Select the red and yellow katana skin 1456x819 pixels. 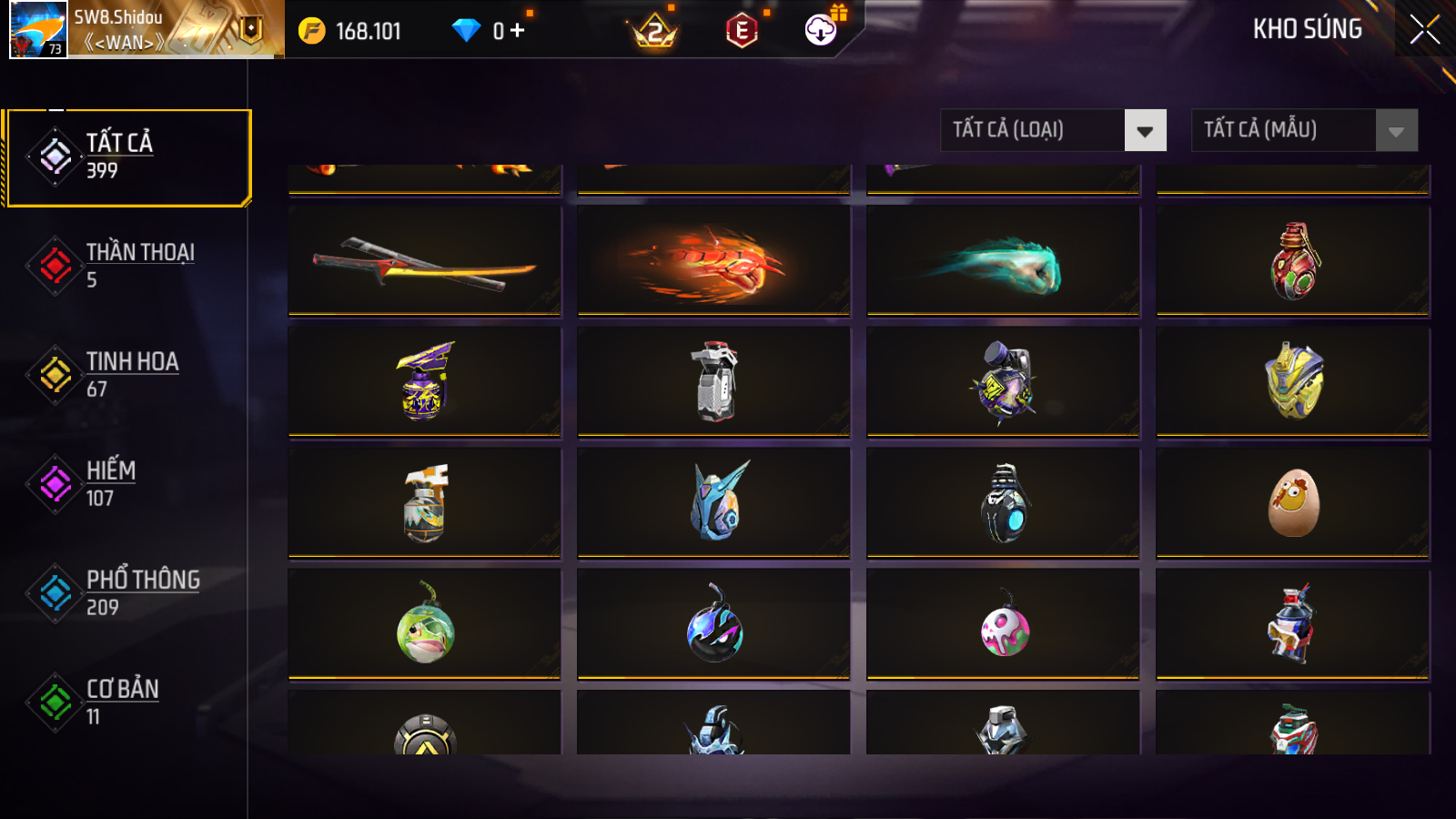pyautogui.click(x=424, y=261)
